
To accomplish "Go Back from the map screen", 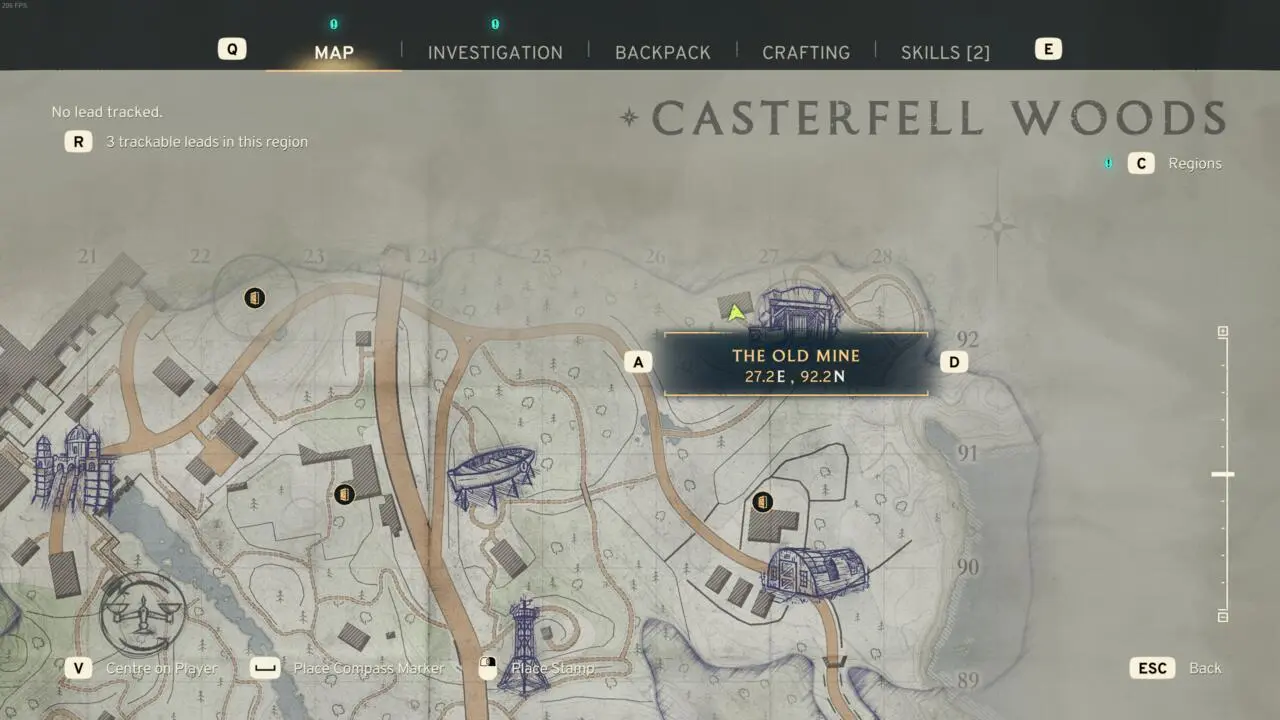I will click(1204, 668).
